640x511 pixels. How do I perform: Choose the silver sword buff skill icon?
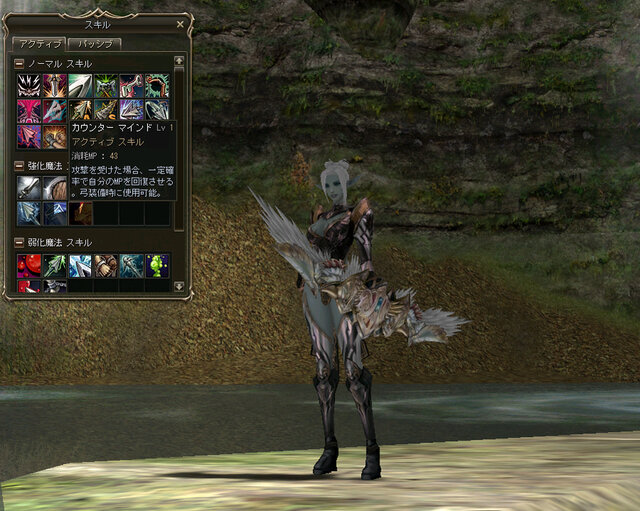[x=28, y=187]
